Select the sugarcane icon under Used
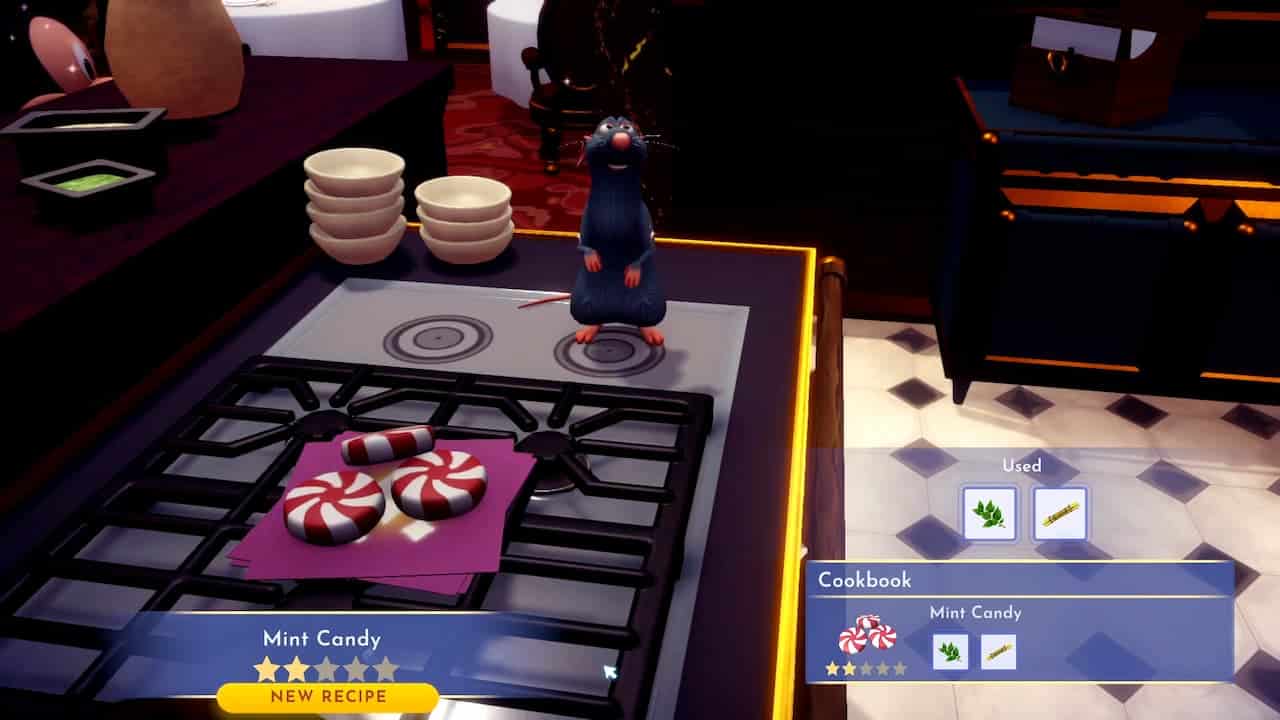Image resolution: width=1280 pixels, height=720 pixels. [1060, 510]
